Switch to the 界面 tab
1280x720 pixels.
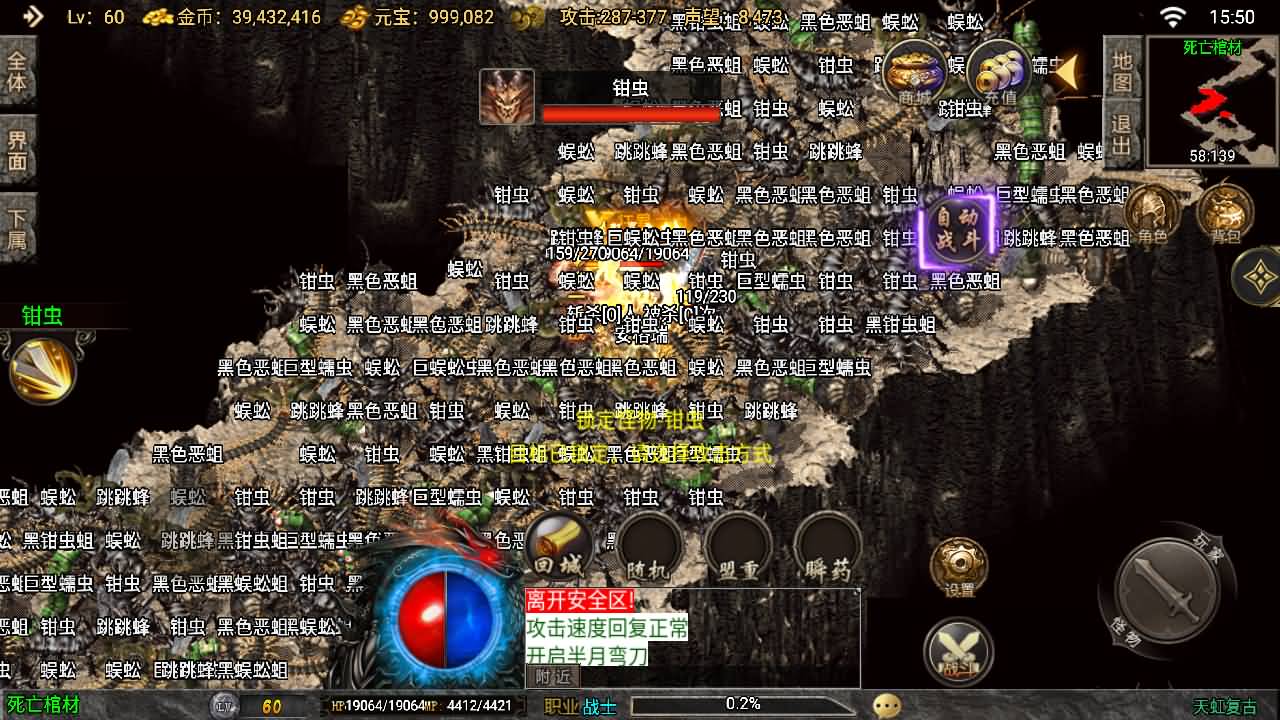click(17, 150)
